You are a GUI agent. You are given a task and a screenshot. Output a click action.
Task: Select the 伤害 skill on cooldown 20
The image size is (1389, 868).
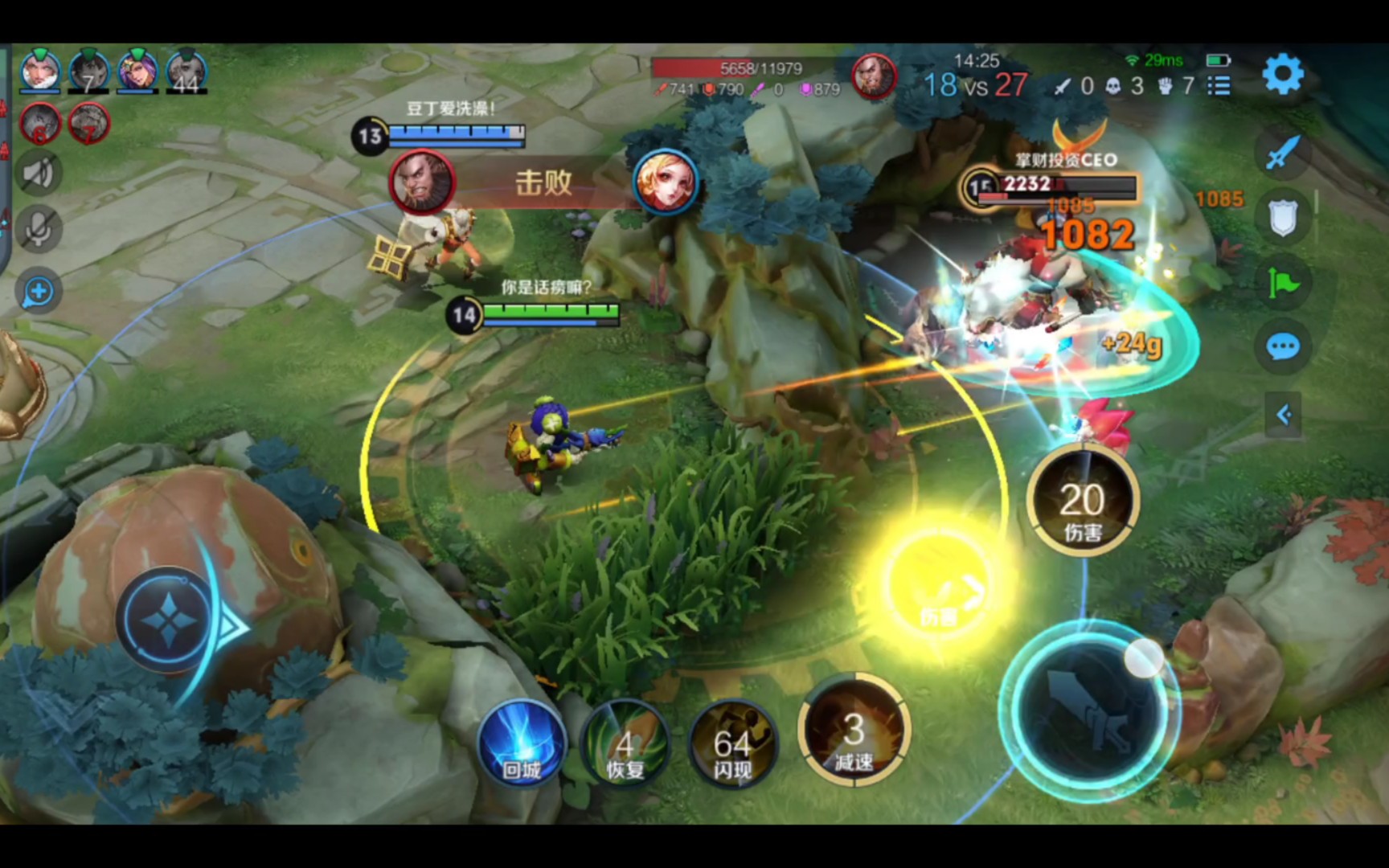tap(1082, 502)
